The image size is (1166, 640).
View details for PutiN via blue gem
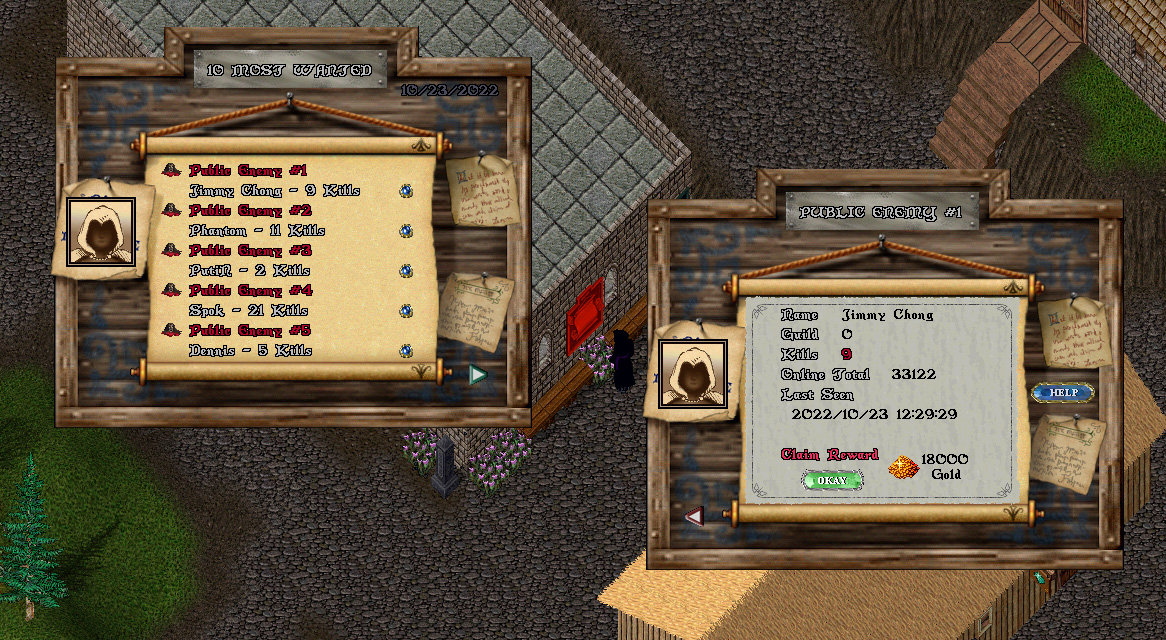coord(406,270)
